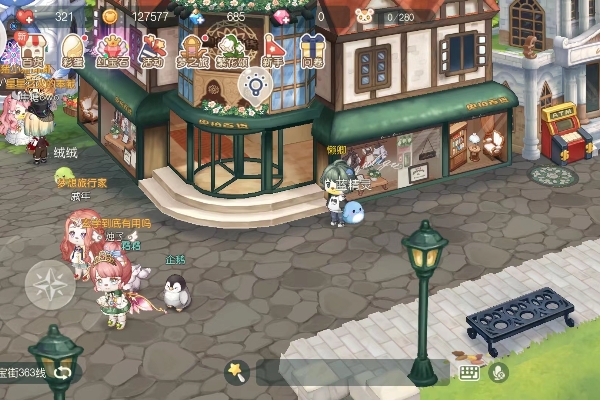The width and height of the screenshot is (600, 400).
Task: Toggle the voice microphone button
Action: 497,372
